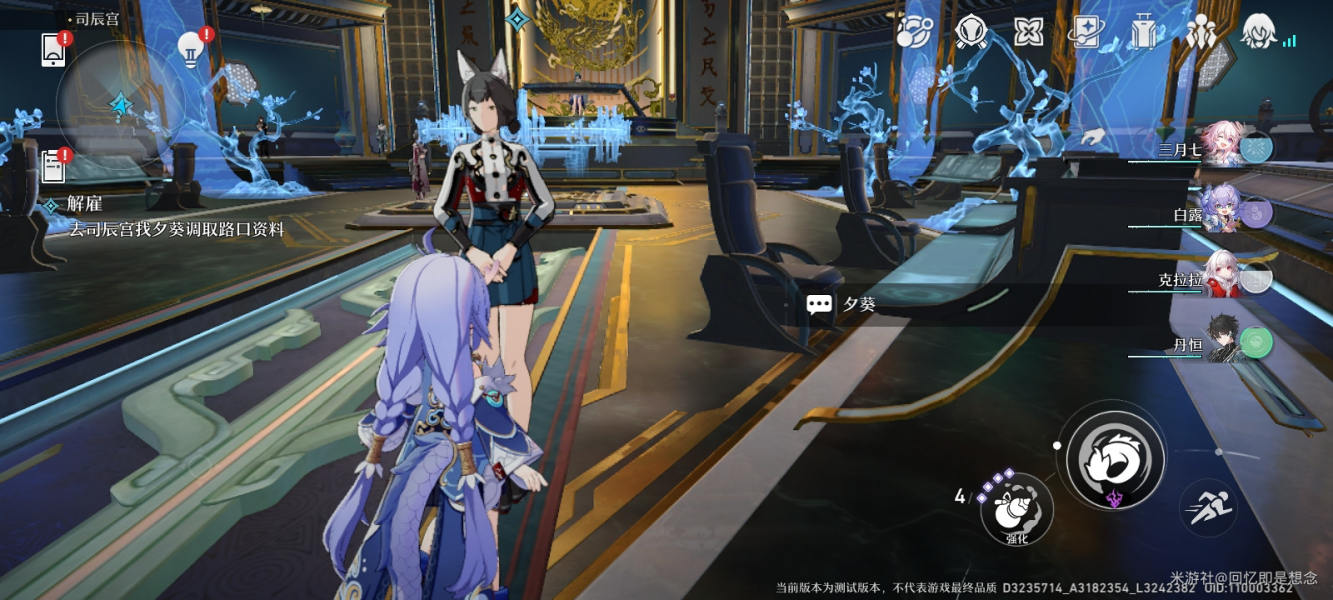This screenshot has width=1333, height=600.
Task: Toggle the sprint running icon
Action: (x=1207, y=509)
